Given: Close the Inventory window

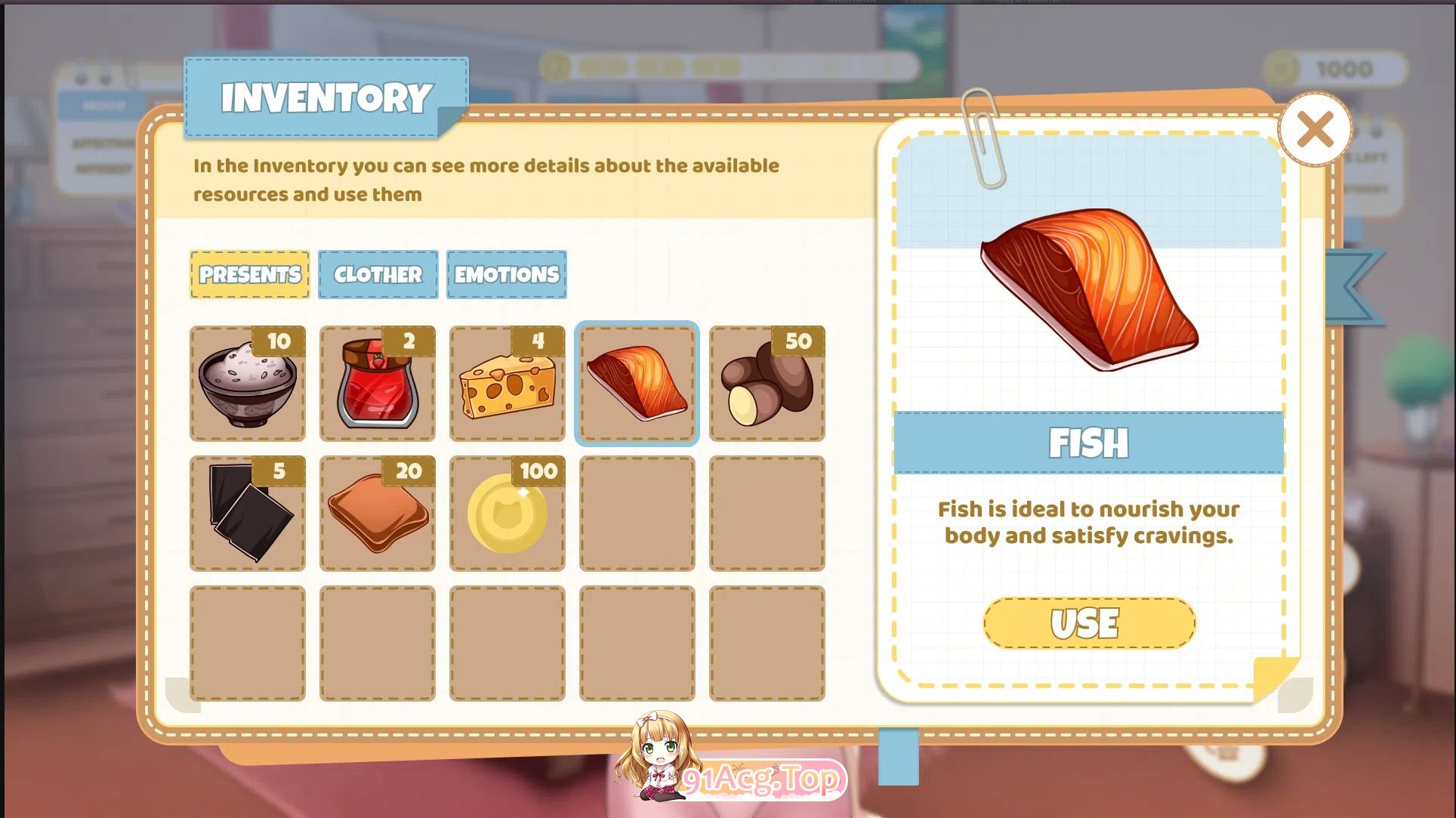Looking at the screenshot, I should 1315,129.
